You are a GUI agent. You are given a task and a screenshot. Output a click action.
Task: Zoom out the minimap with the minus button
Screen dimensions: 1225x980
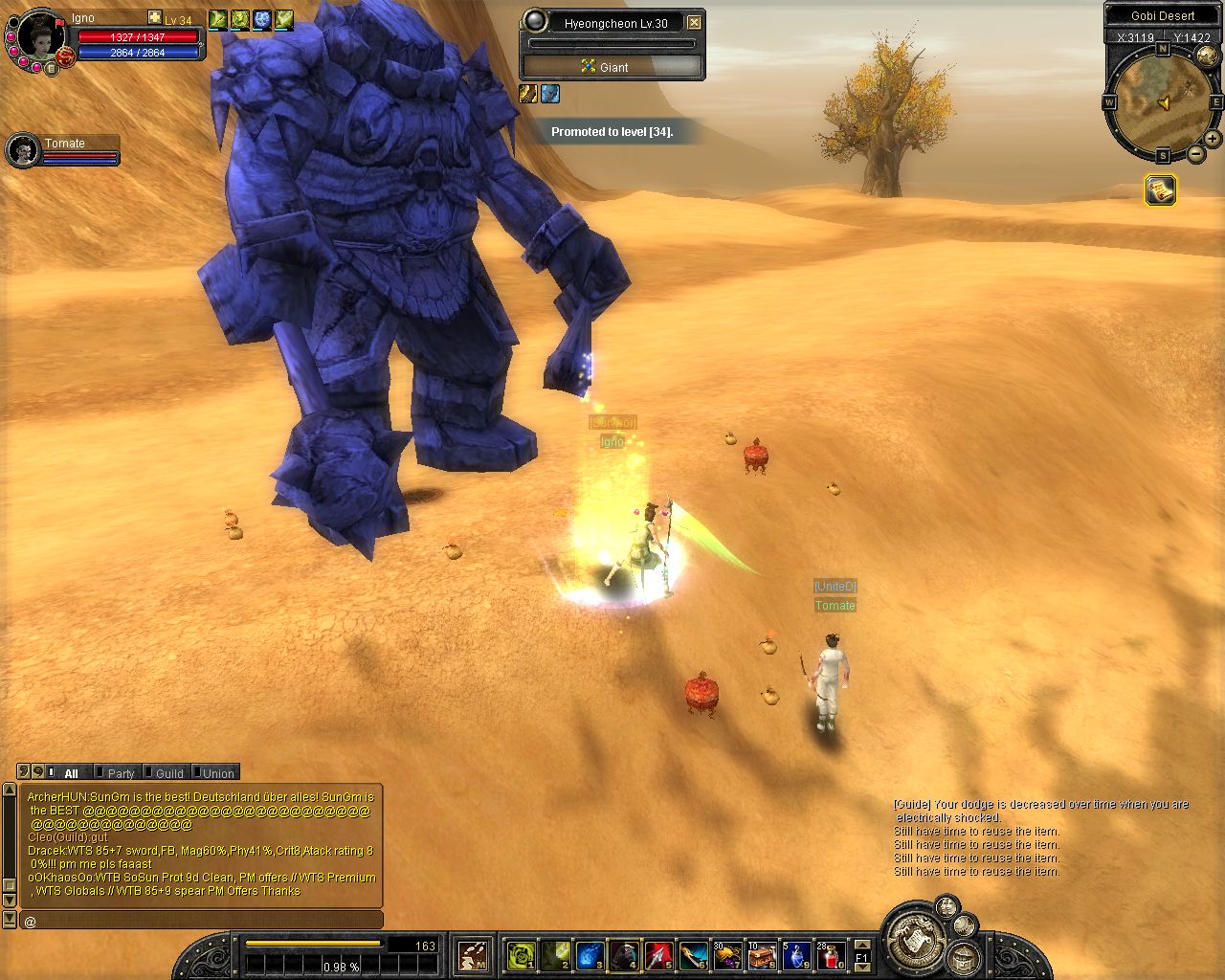1195,153
